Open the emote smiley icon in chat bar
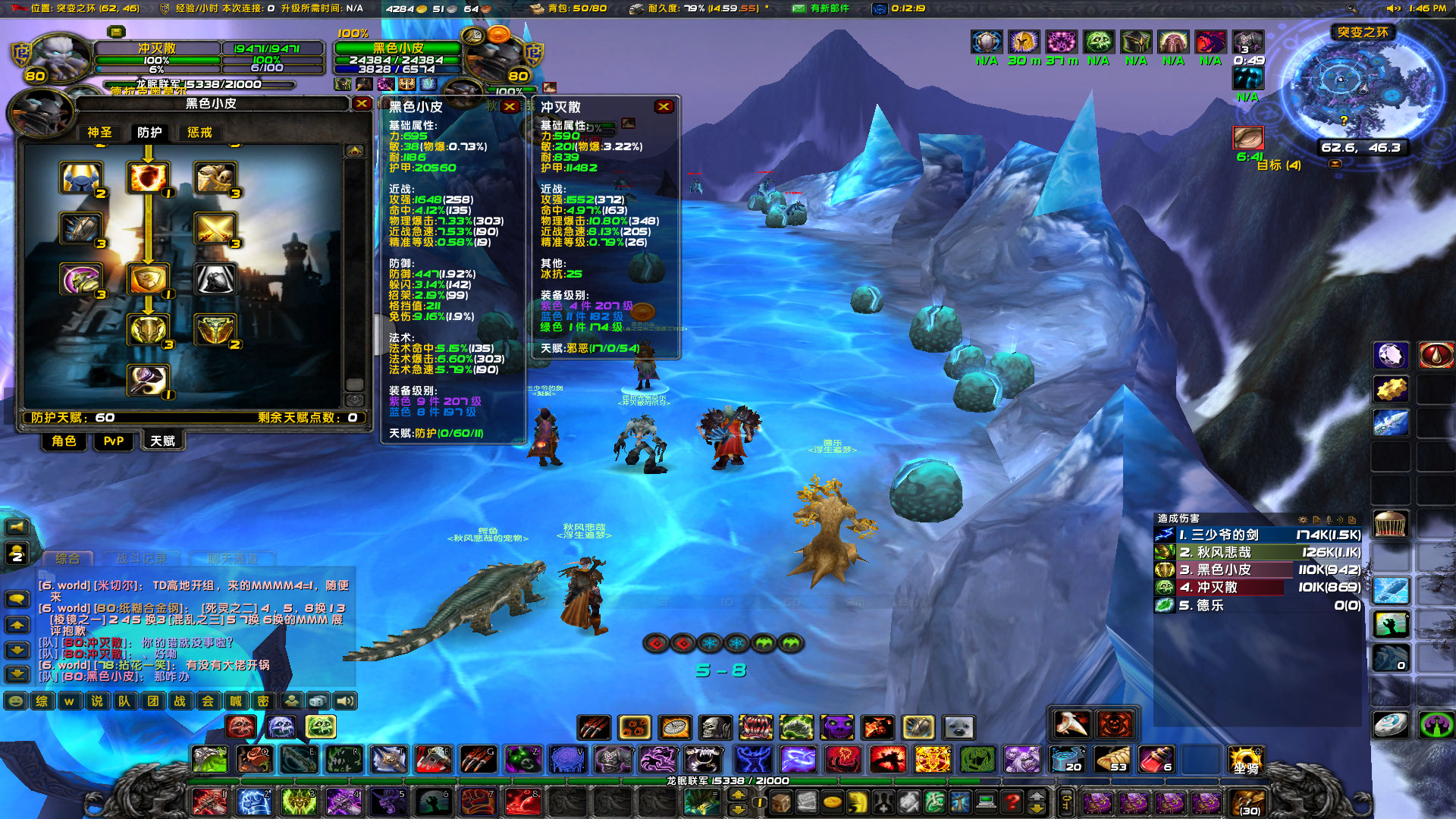Image resolution: width=1456 pixels, height=819 pixels. tap(16, 701)
